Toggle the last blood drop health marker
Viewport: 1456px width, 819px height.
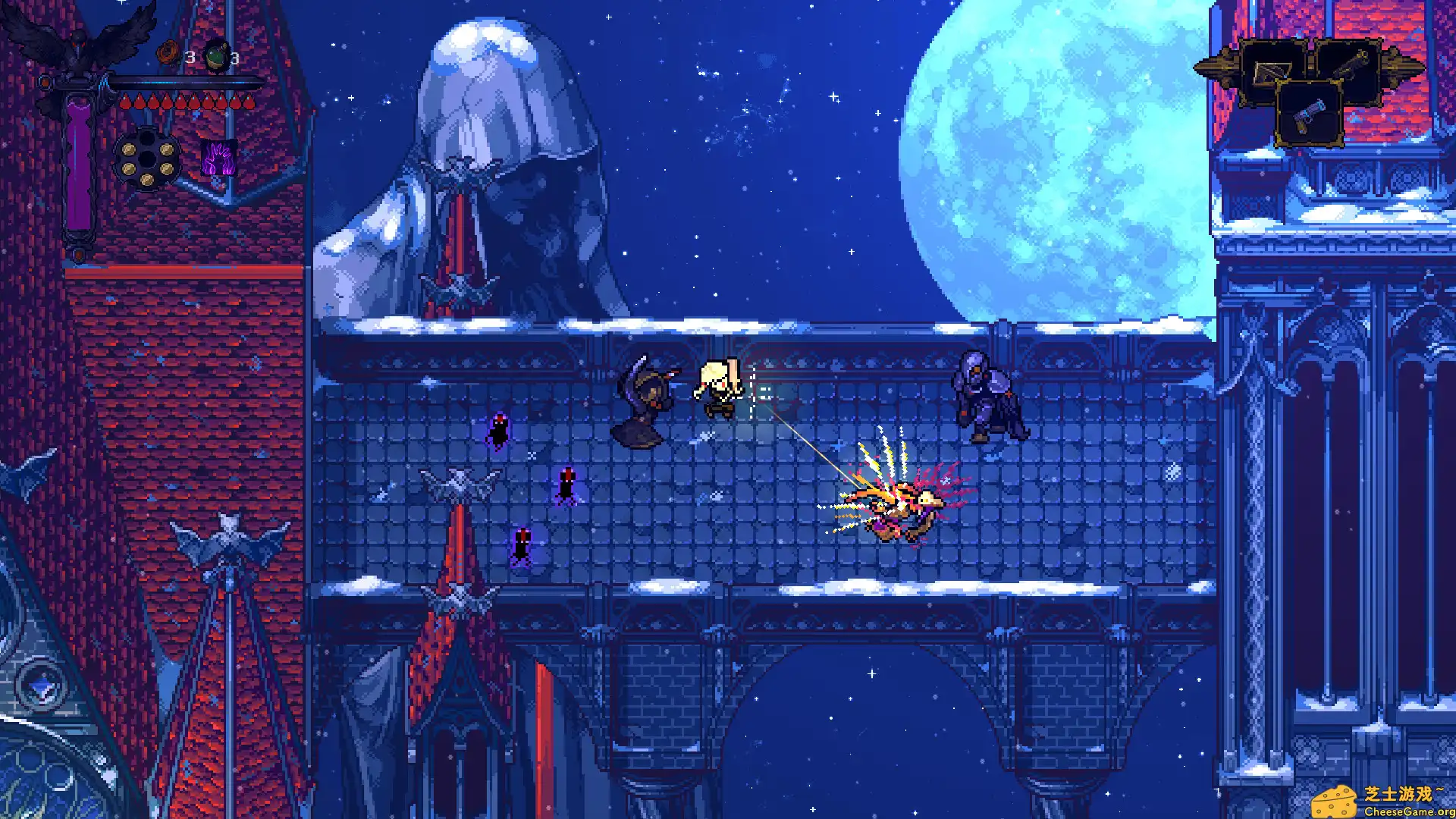(x=249, y=101)
